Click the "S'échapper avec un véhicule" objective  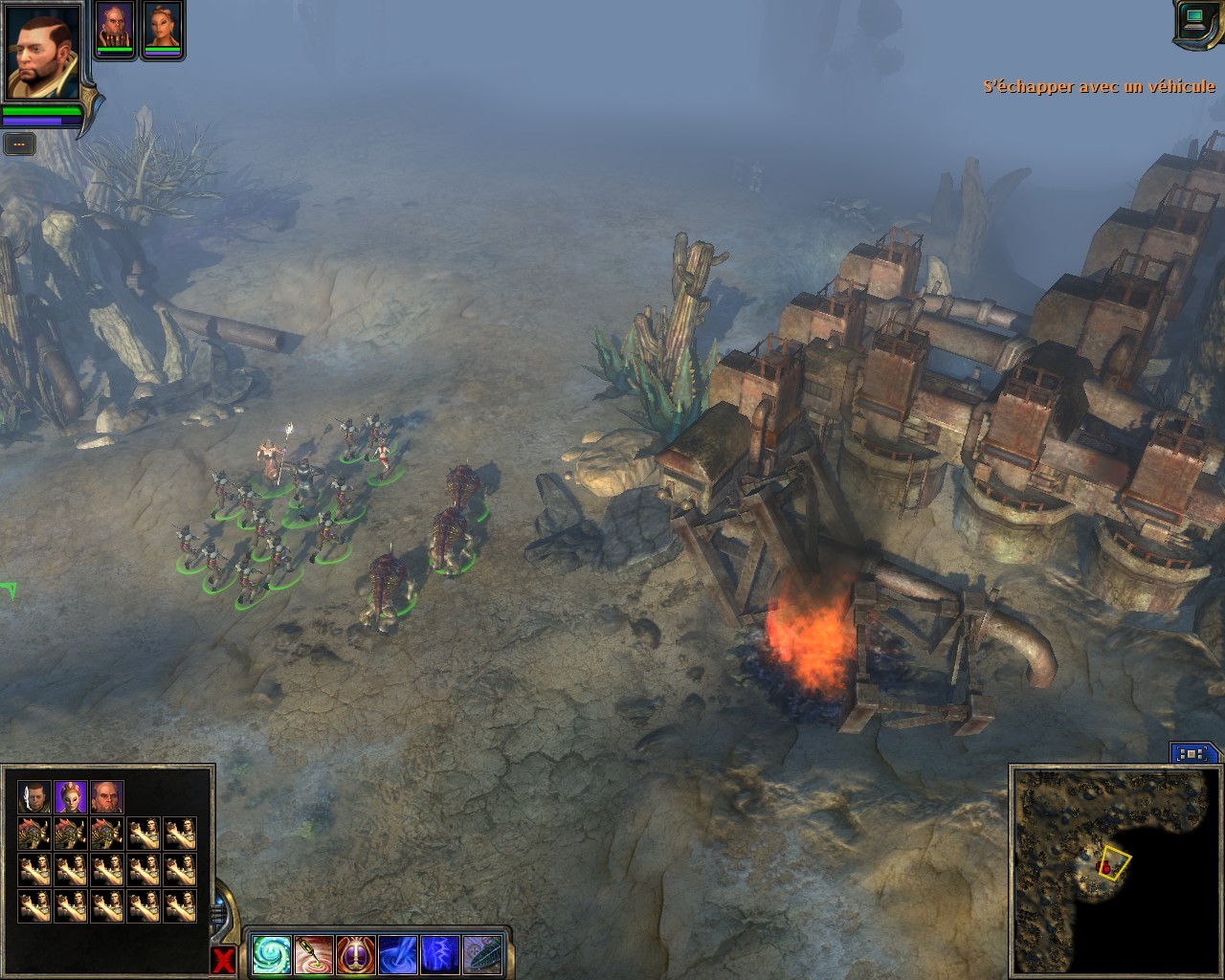coord(1099,87)
